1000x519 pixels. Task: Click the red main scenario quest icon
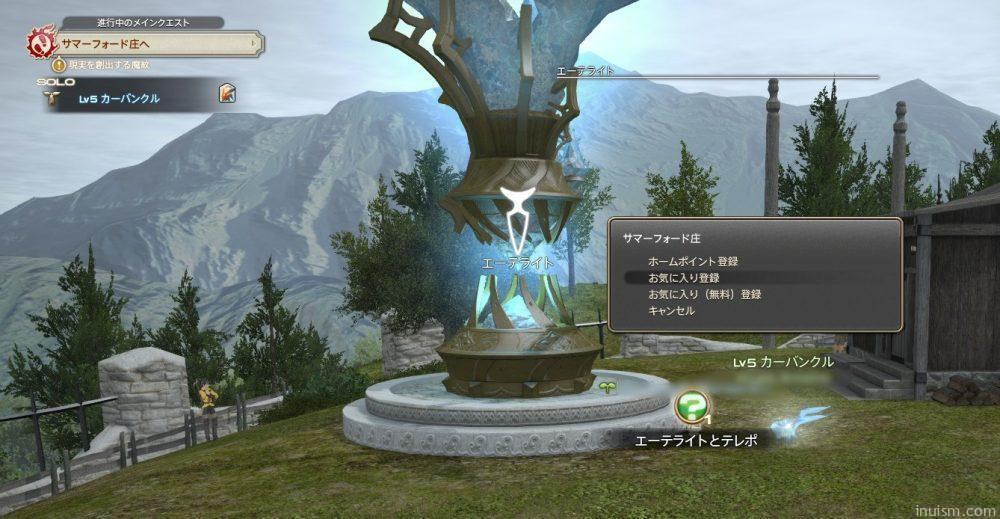[x=40, y=44]
